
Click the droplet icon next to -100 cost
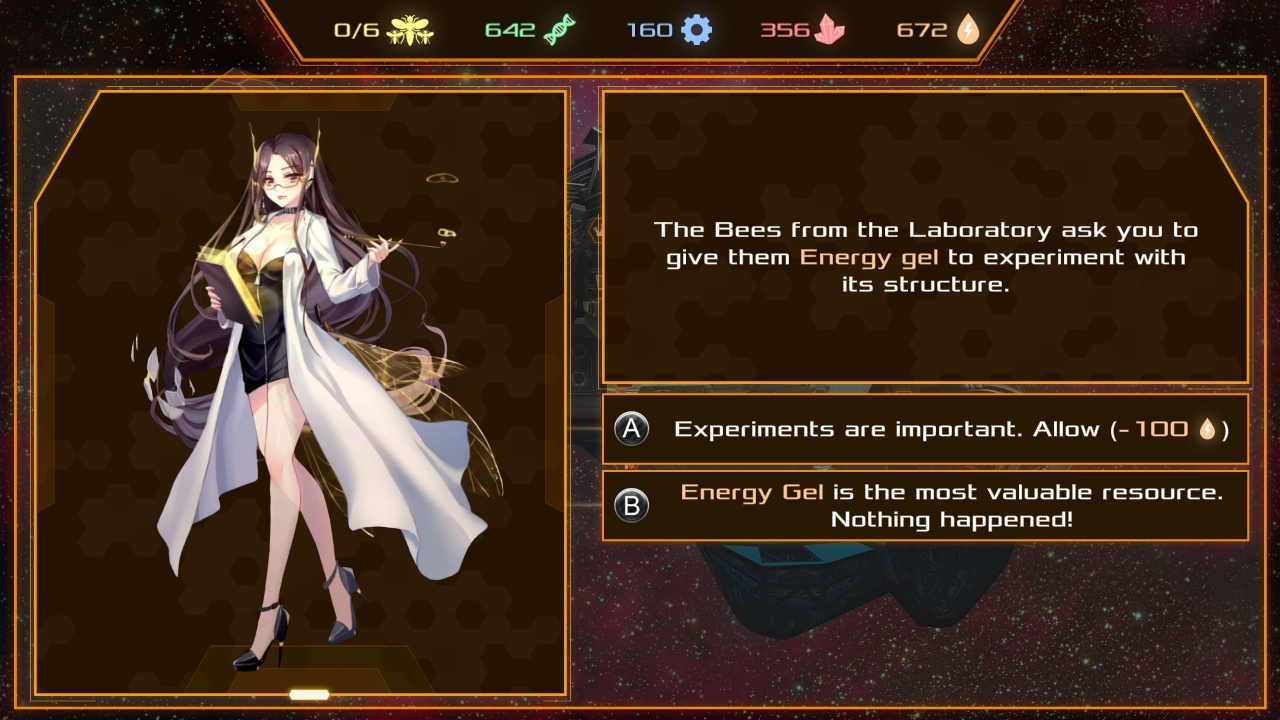[x=1208, y=427]
